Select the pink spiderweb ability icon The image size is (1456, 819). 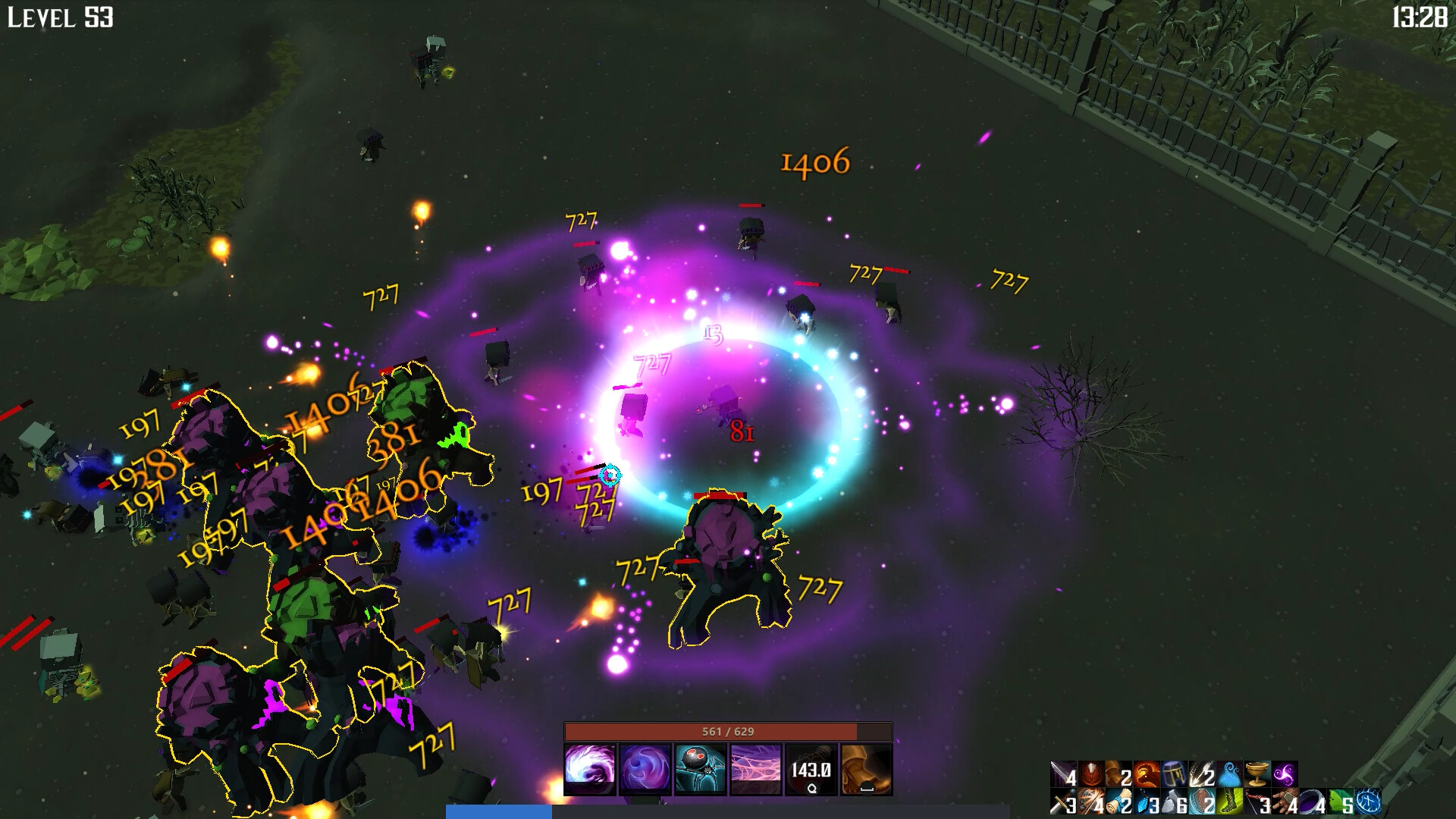pyautogui.click(x=754, y=768)
